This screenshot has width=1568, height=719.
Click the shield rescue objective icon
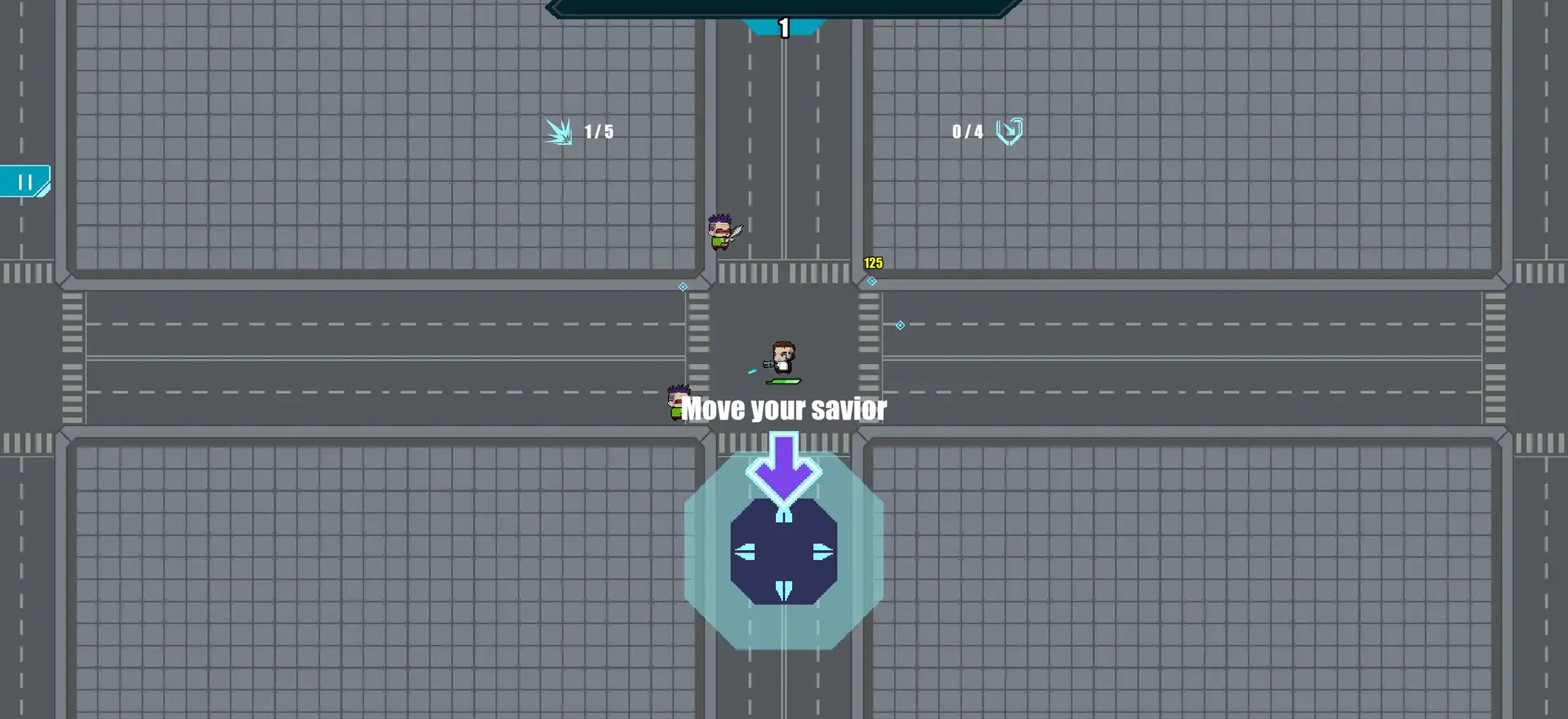[1009, 131]
